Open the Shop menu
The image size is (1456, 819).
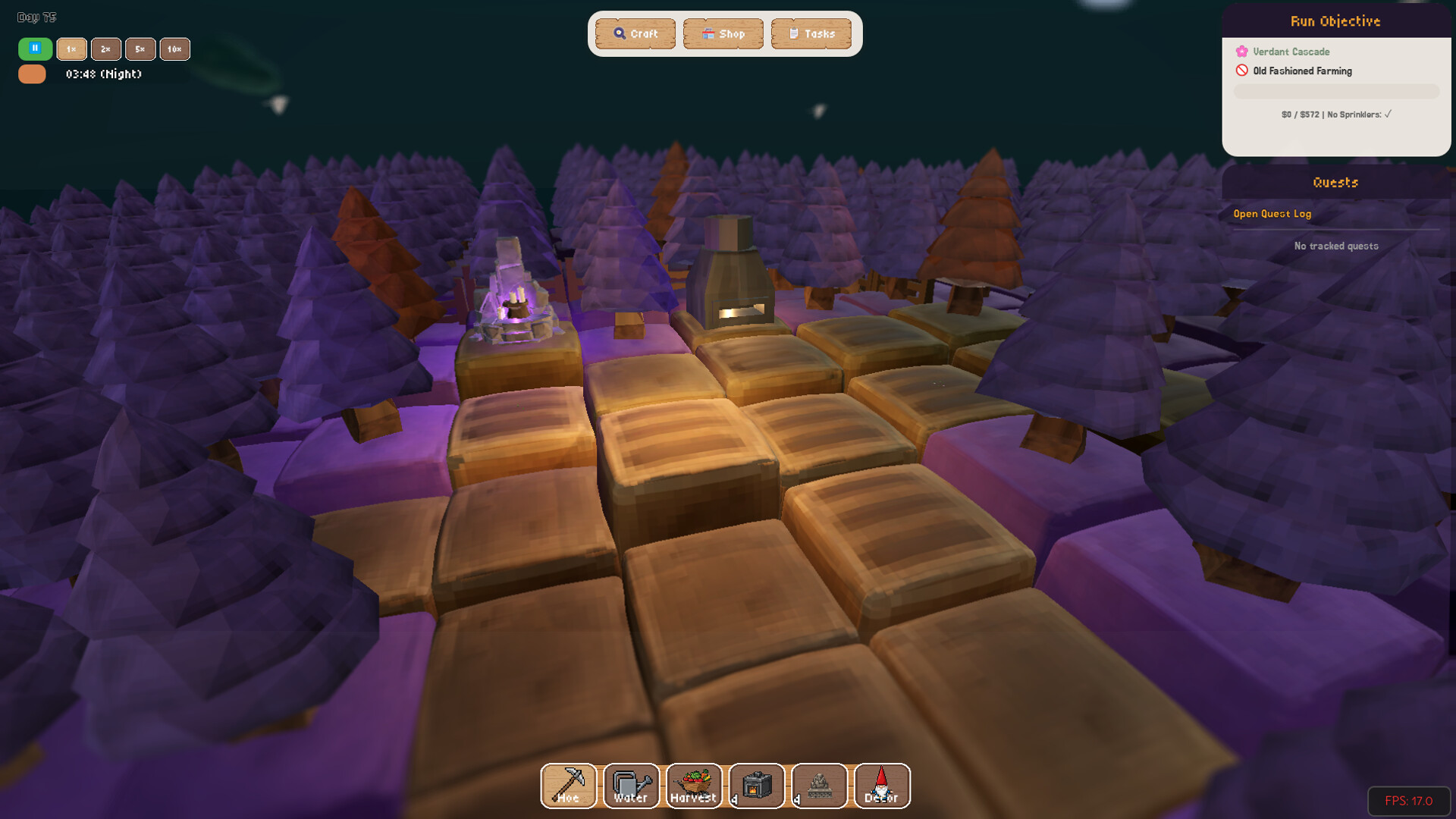(x=723, y=33)
